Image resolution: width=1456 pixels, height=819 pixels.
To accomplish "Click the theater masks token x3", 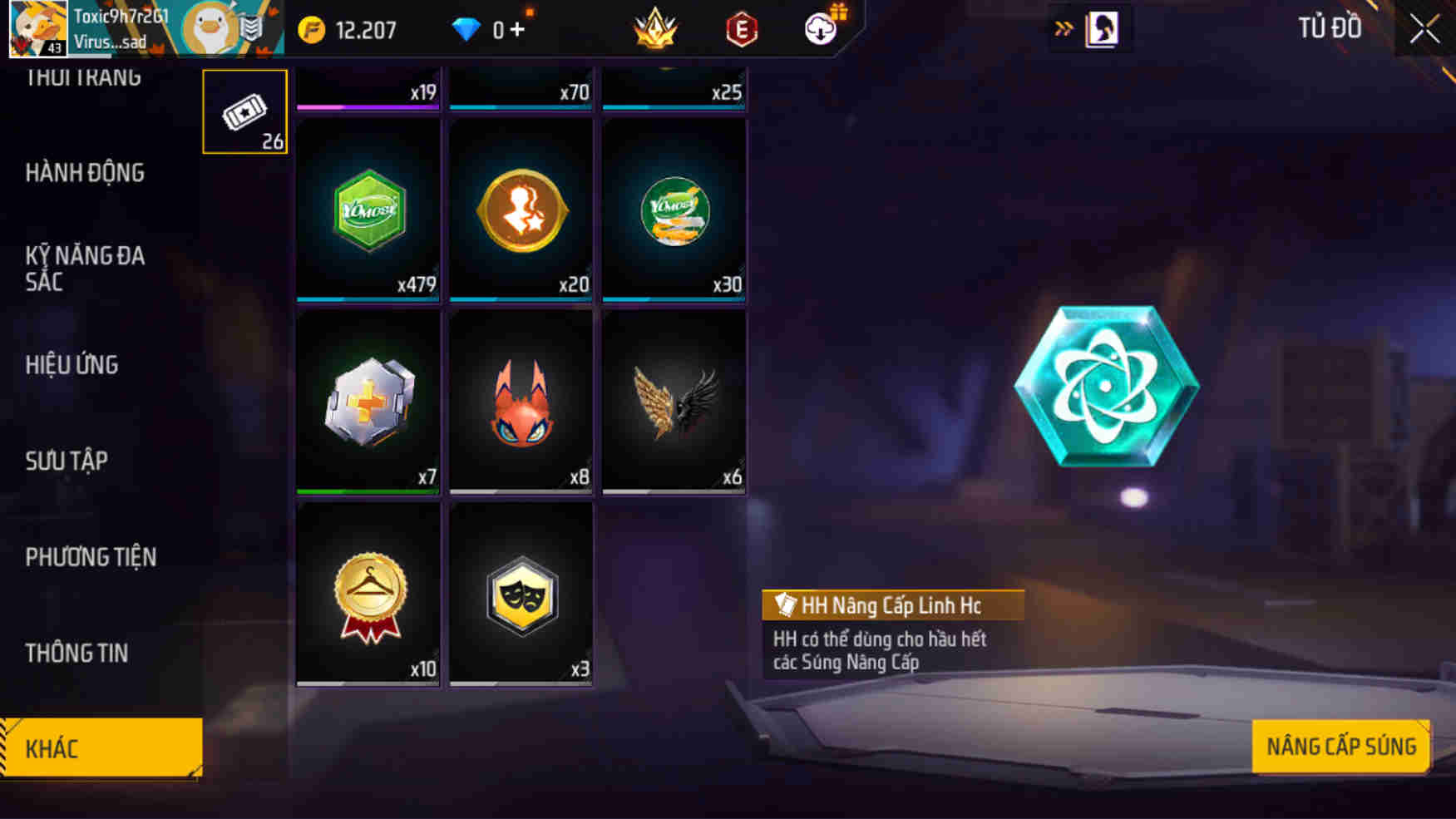I will (x=520, y=595).
